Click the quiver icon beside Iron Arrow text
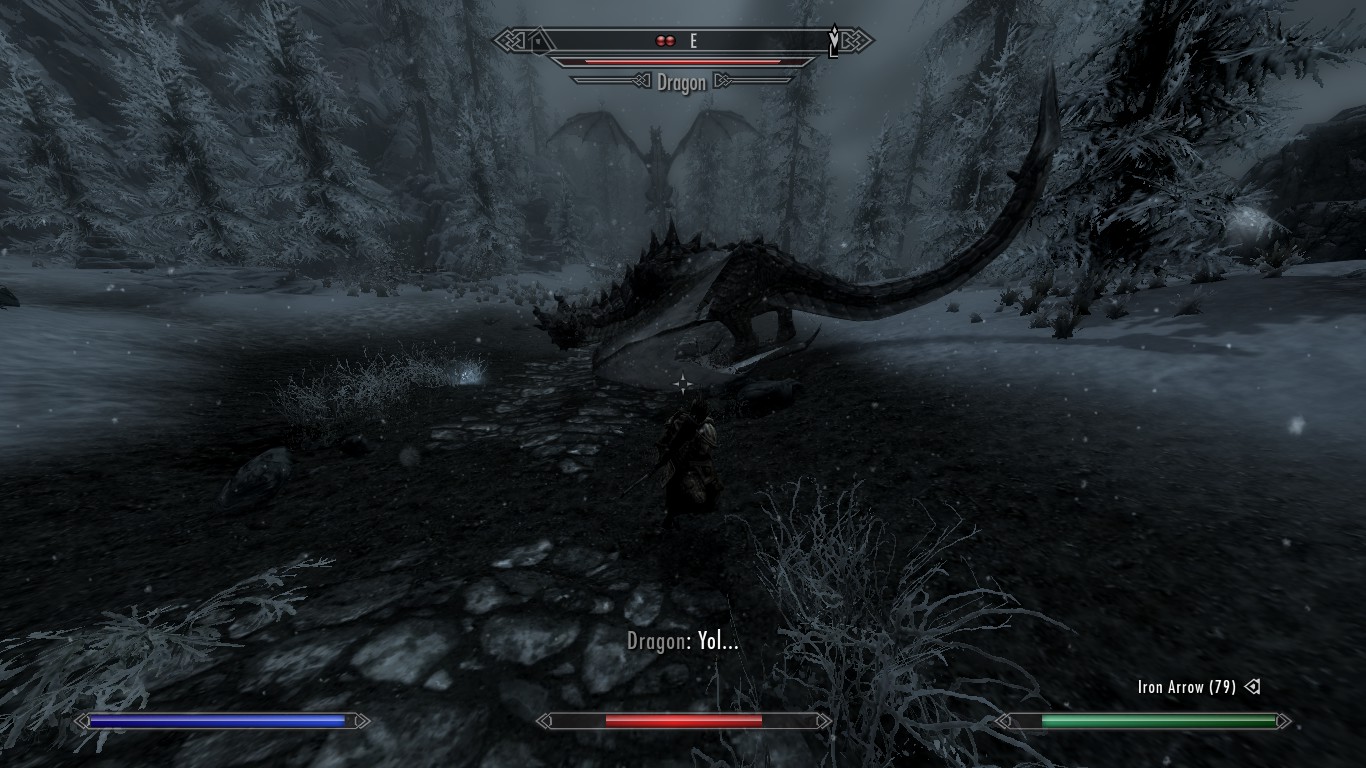 coord(1253,687)
